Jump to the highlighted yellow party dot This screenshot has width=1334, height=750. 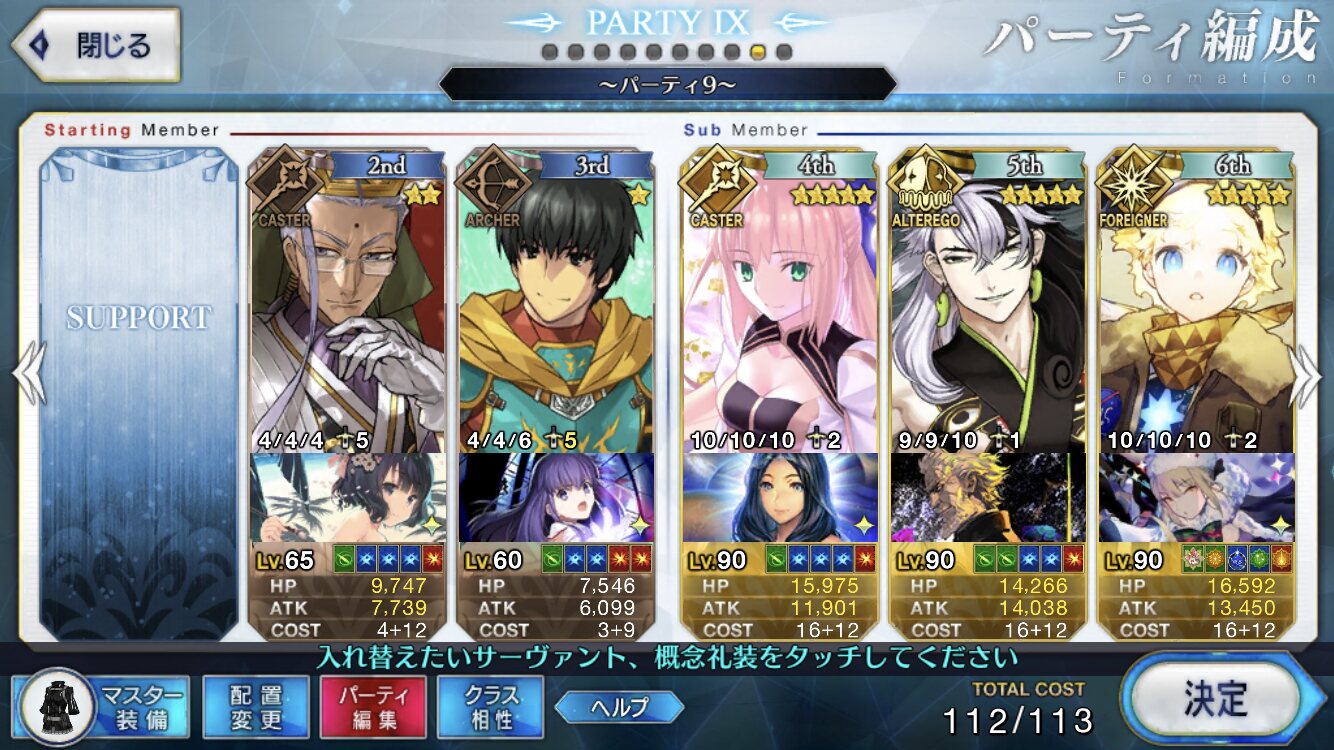(758, 52)
